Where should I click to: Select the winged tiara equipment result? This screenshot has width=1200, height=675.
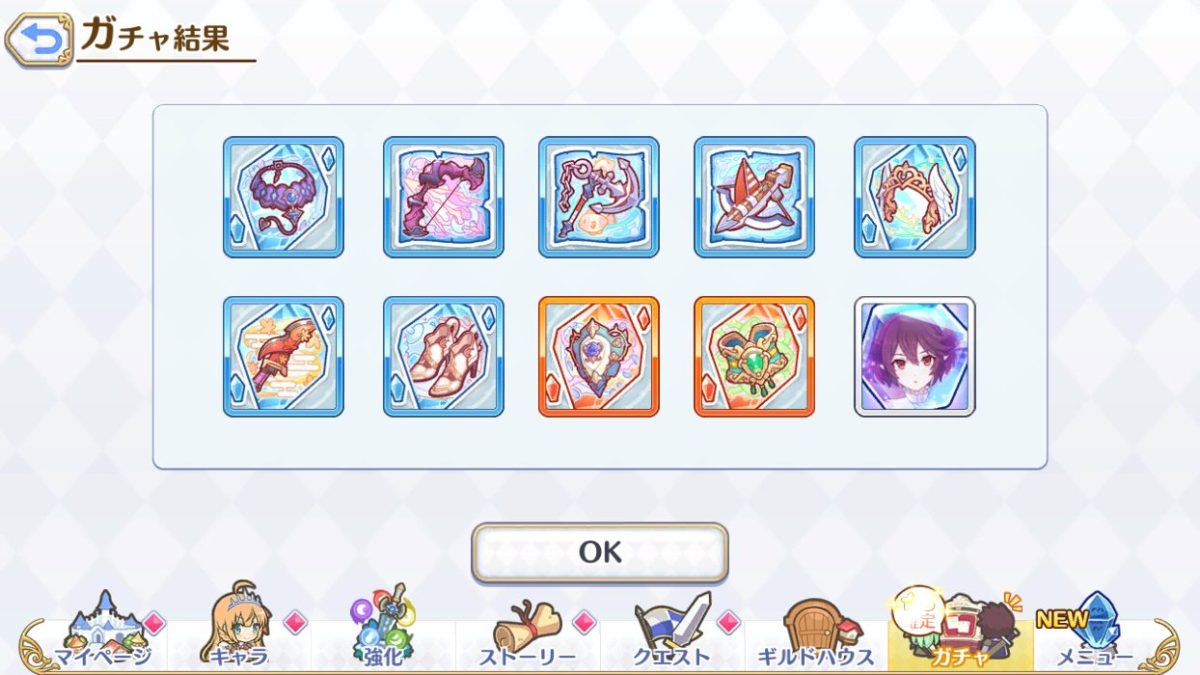click(x=915, y=197)
